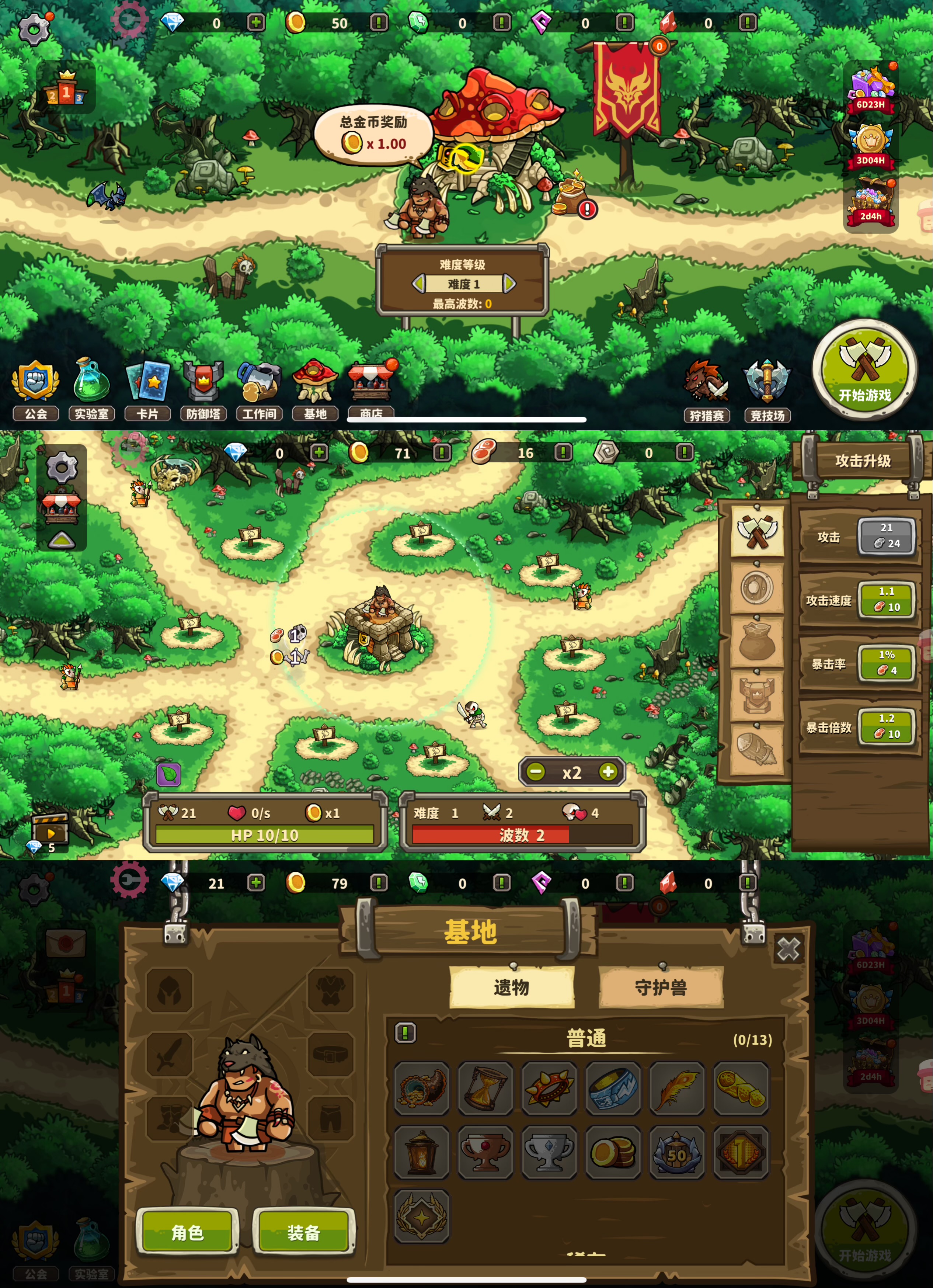Close the 基地 base panel
The height and width of the screenshot is (1288, 933).
(788, 949)
